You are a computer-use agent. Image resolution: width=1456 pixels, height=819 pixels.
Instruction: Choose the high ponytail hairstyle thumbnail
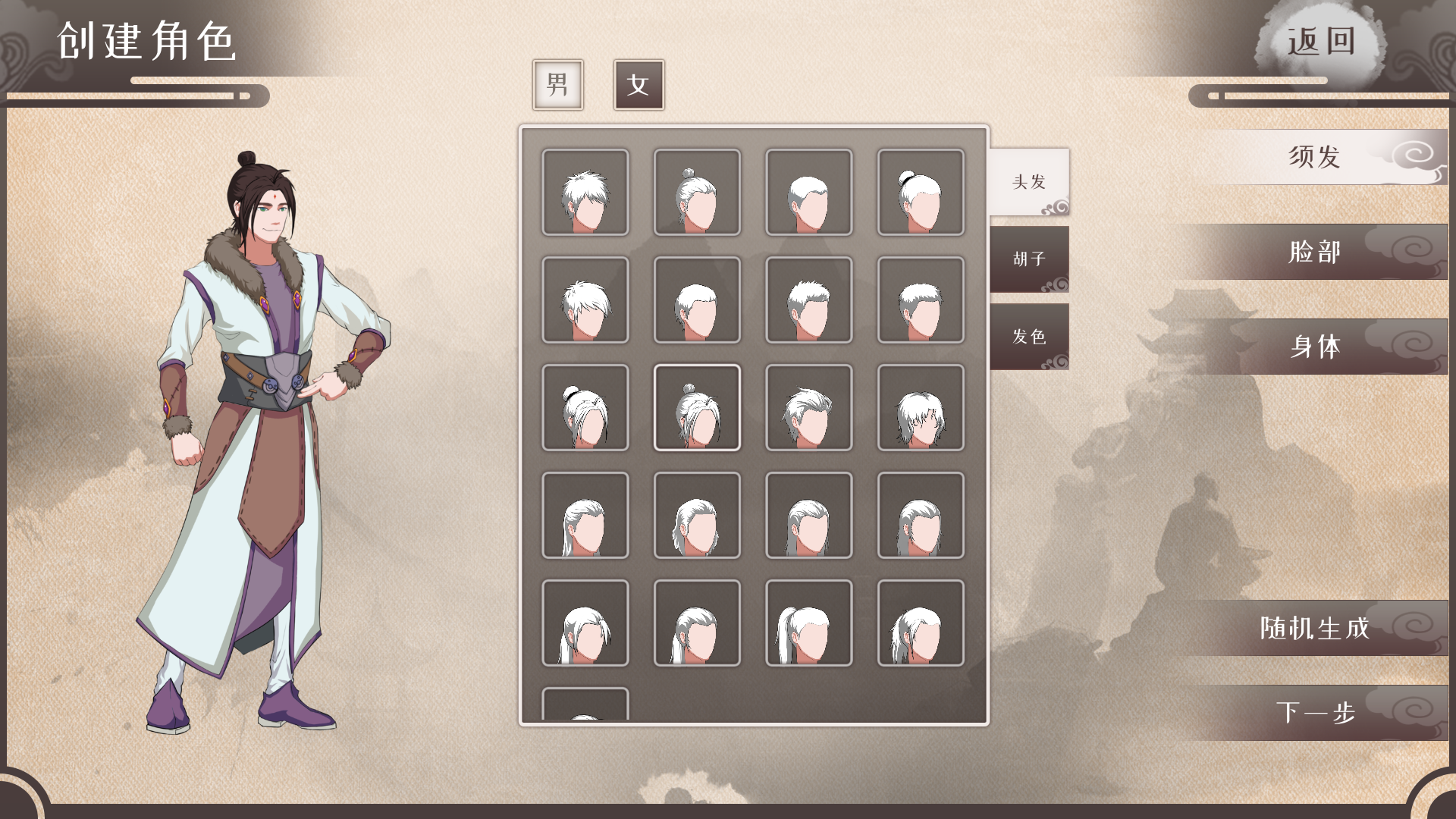808,623
